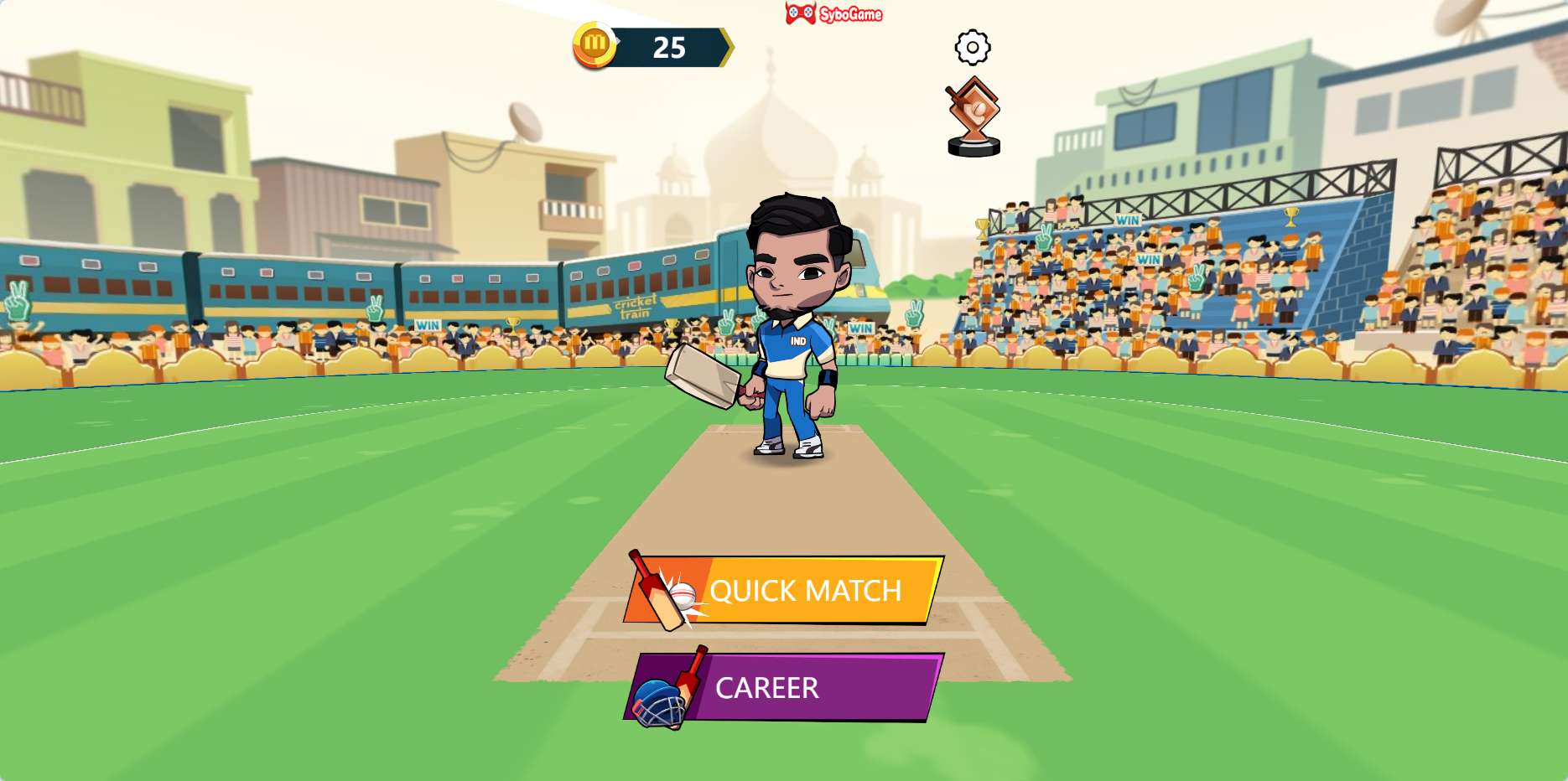Visit the SyboGame logo link
Screen dimensions: 1568x781
coord(834,13)
